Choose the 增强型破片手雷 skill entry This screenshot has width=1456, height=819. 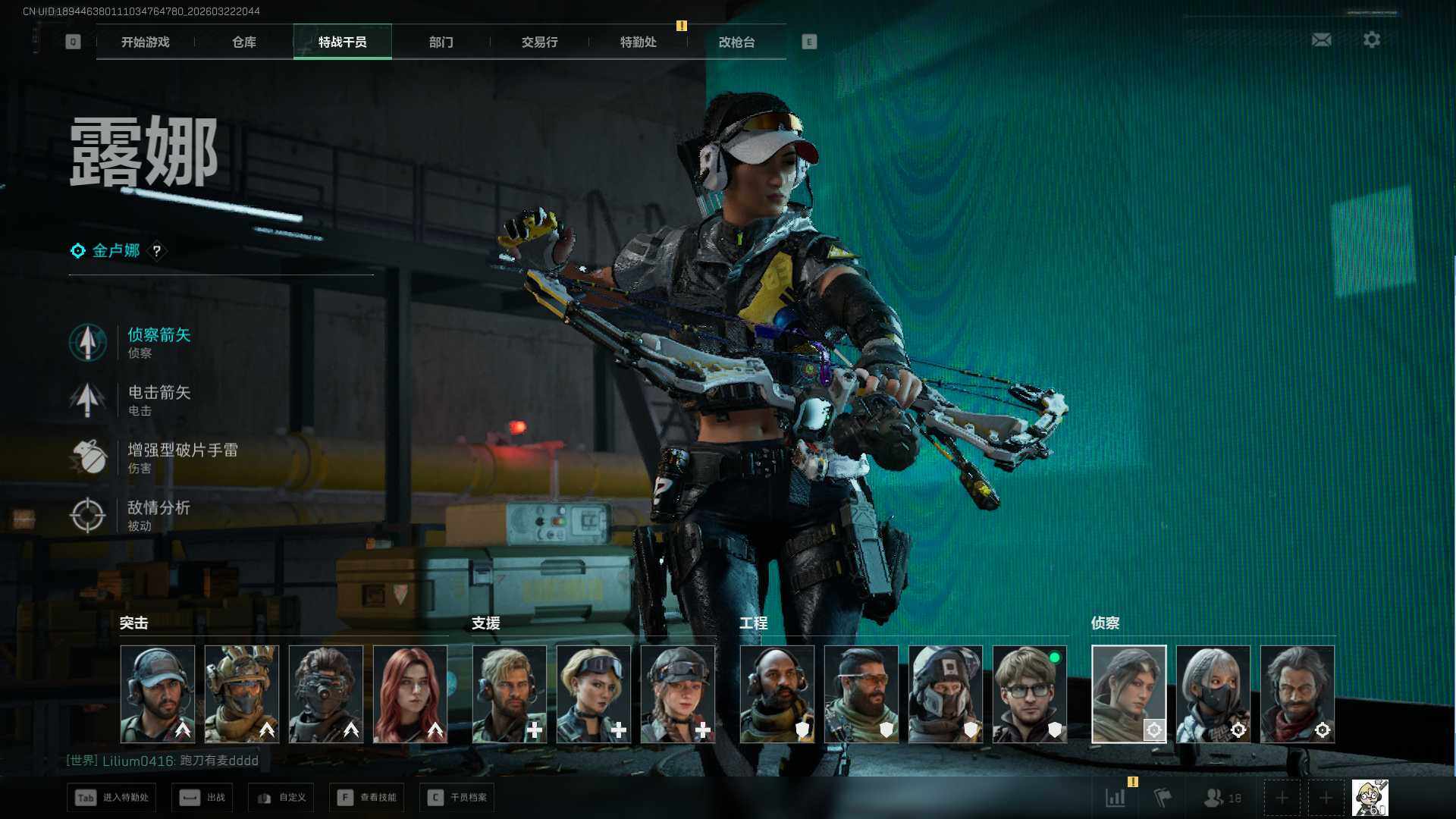182,457
